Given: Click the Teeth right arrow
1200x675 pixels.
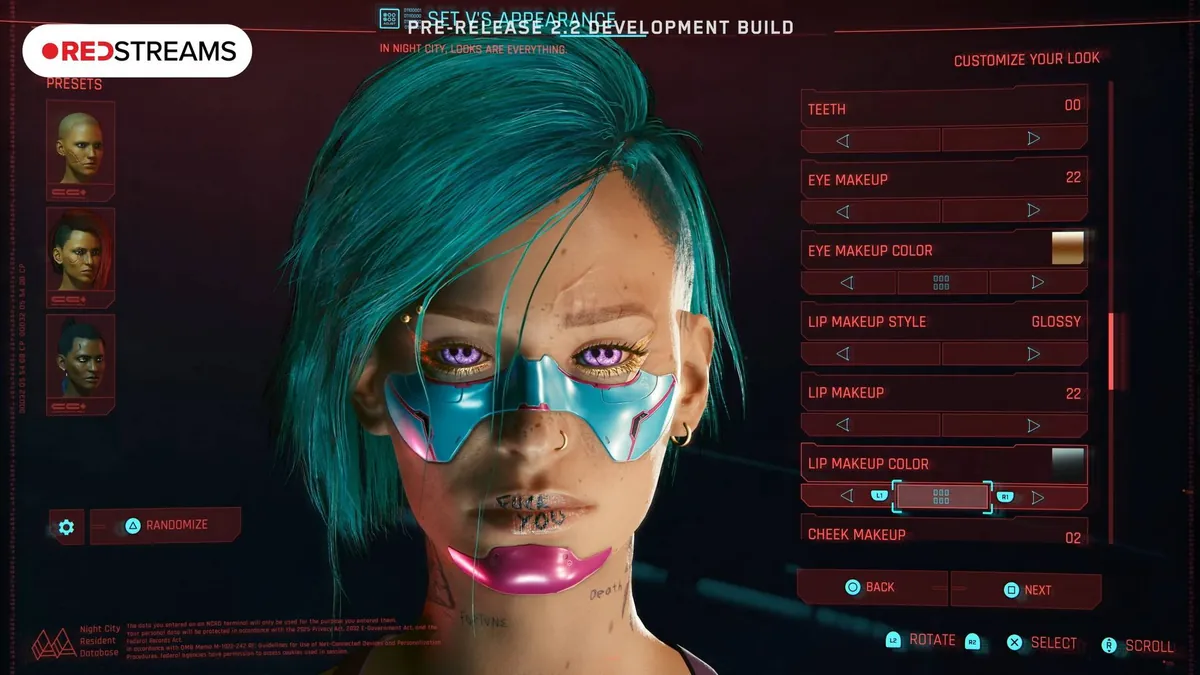Looking at the screenshot, I should pyautogui.click(x=1033, y=139).
